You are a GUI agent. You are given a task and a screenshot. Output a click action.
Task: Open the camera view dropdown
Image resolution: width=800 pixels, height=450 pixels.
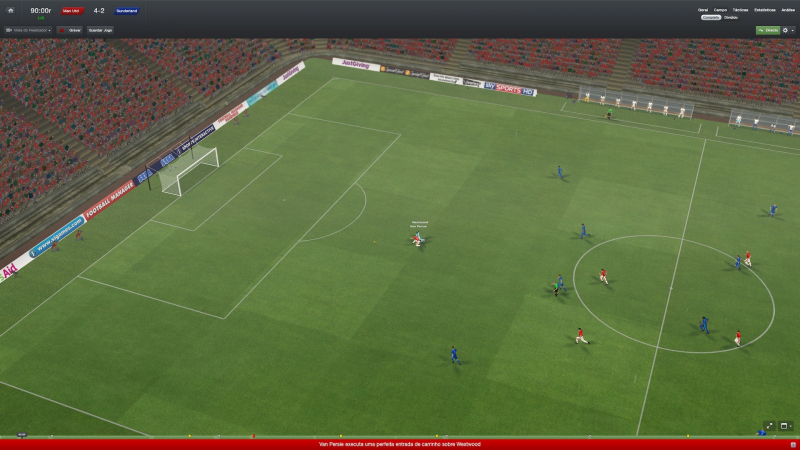coord(28,30)
